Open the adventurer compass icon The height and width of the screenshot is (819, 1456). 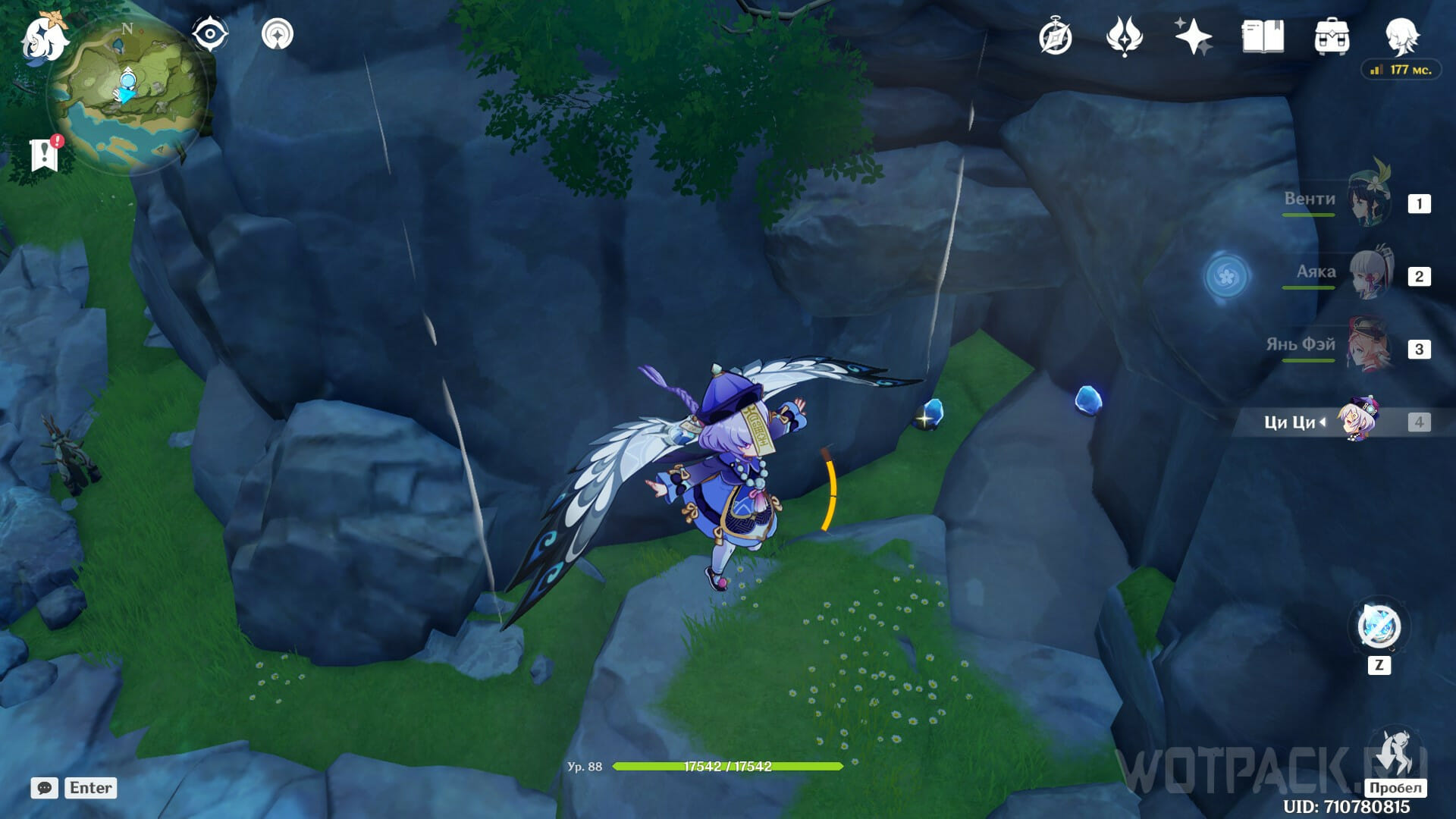1055,36
